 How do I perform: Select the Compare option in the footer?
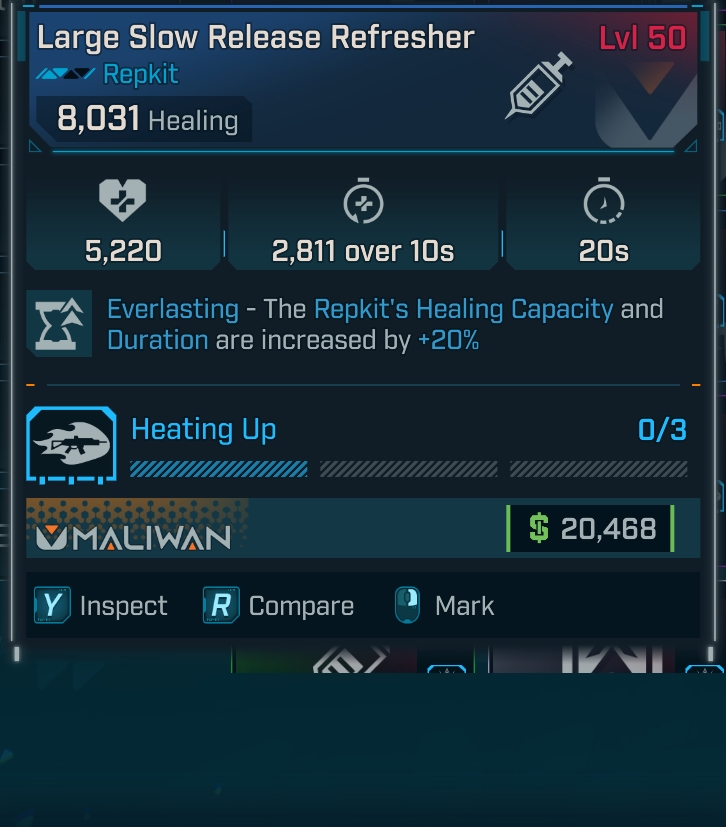[x=280, y=606]
